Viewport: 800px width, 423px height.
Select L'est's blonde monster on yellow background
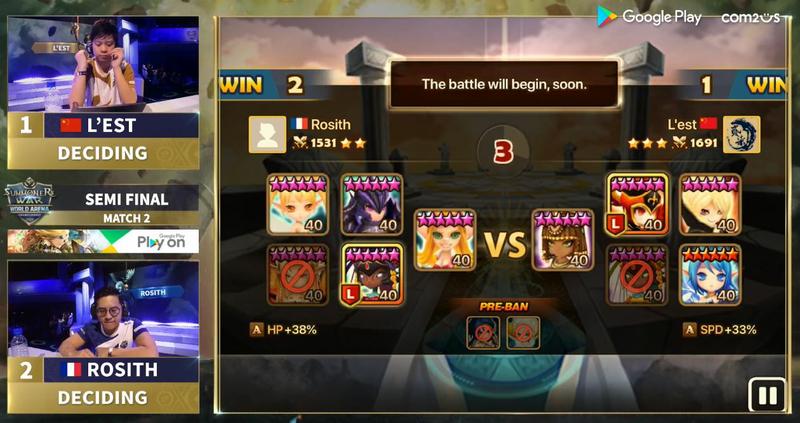pyautogui.click(x=710, y=204)
